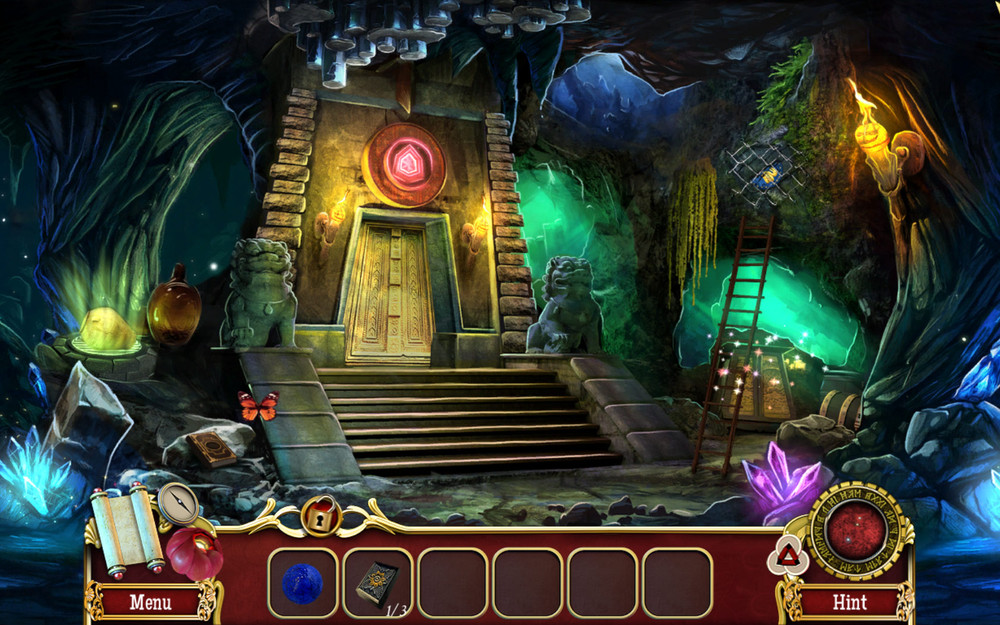Click the red rune-ringed hint orb
1000x625 pixels.
(x=856, y=531)
